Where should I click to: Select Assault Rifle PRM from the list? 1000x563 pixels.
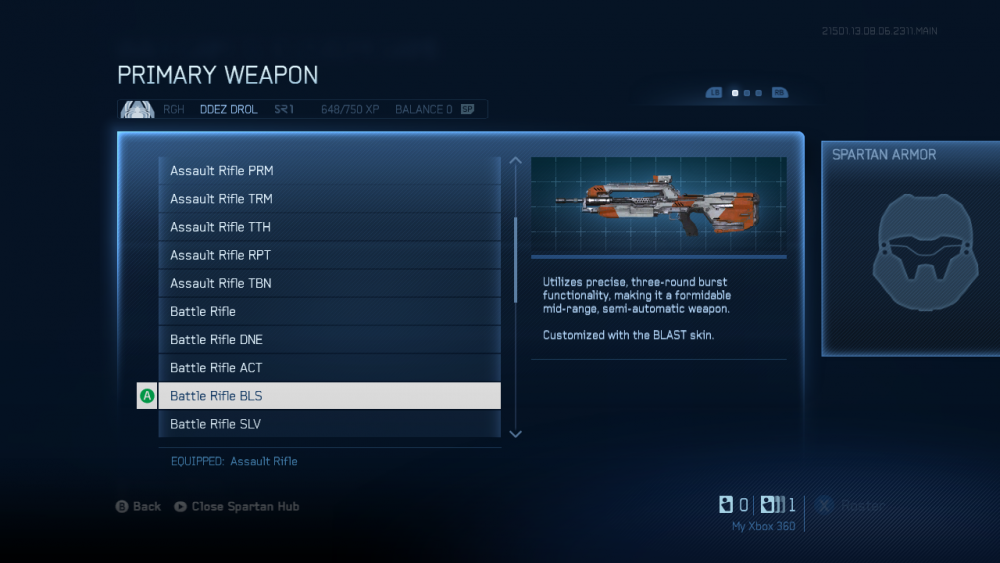(329, 171)
